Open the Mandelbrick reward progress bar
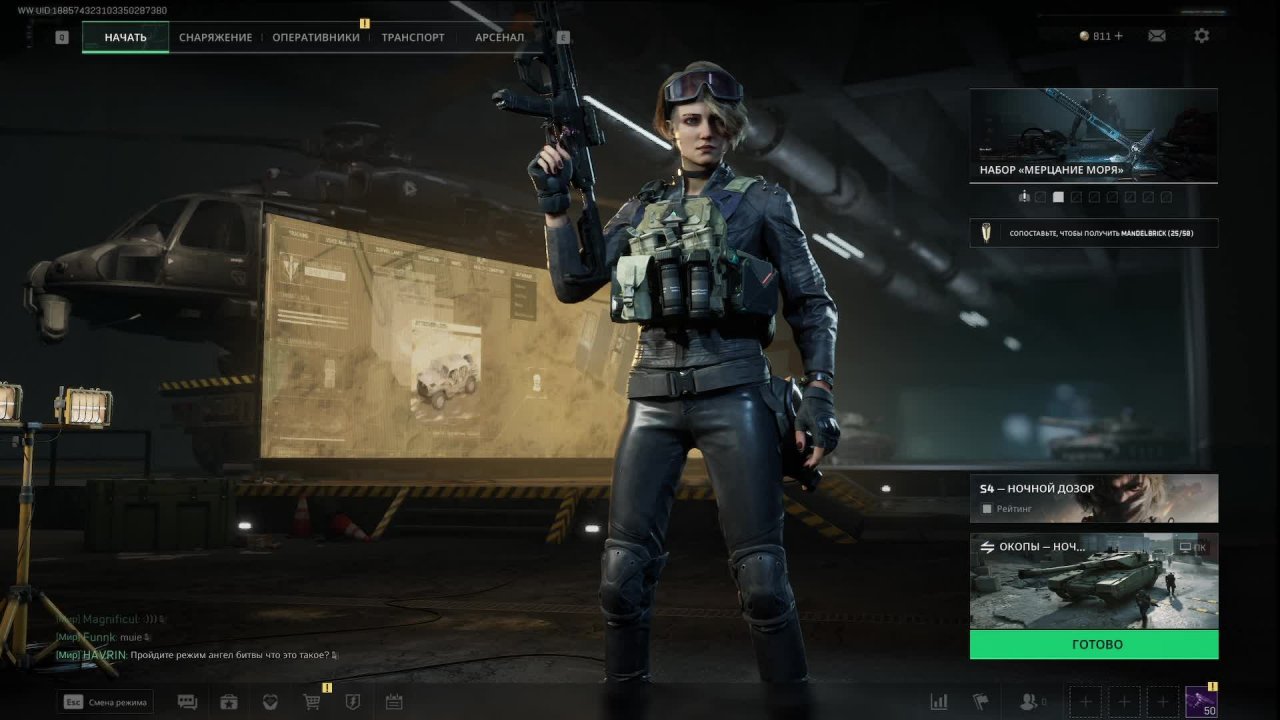1280x720 pixels. click(1093, 233)
